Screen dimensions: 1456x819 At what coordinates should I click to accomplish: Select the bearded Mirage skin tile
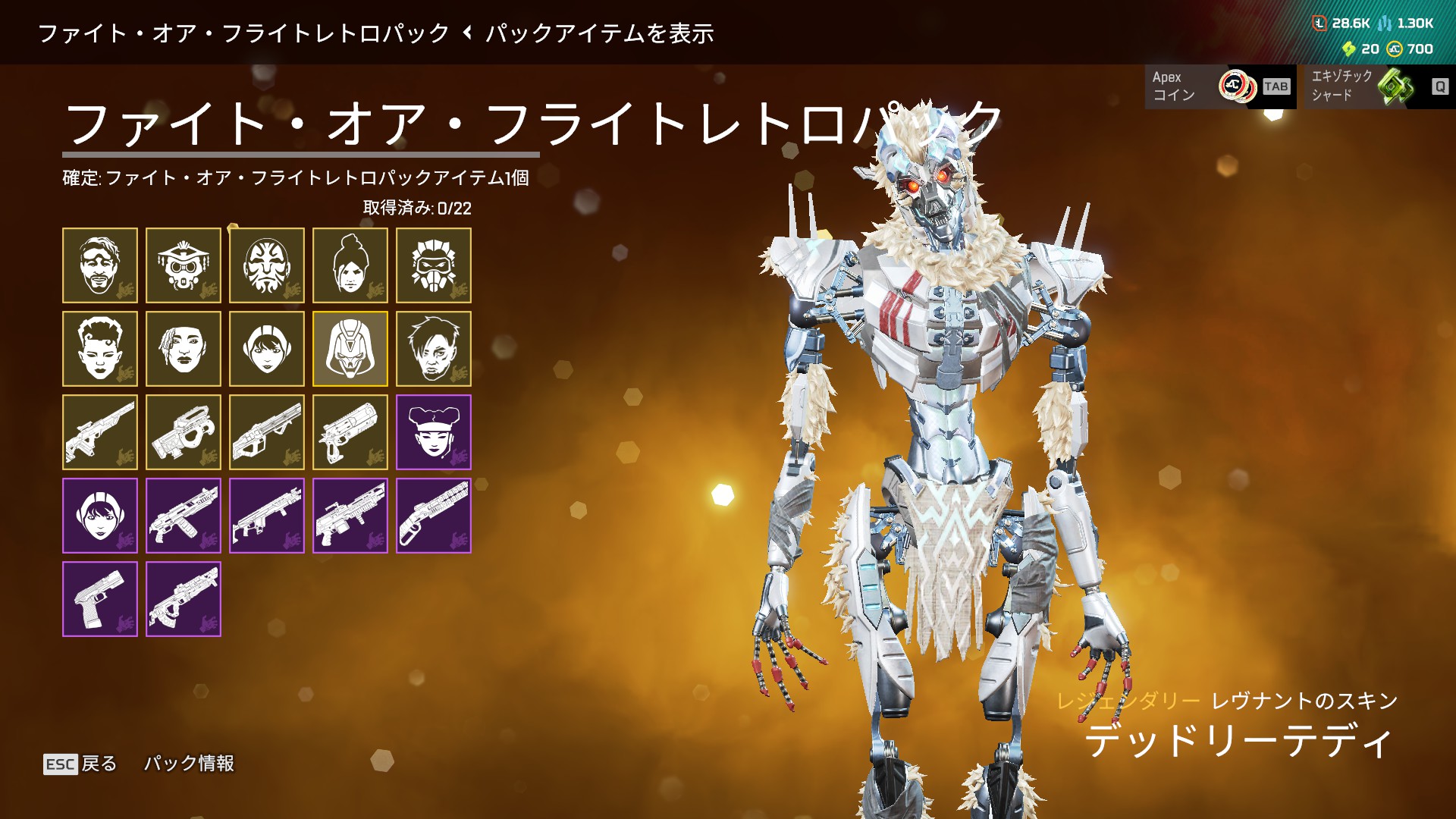[x=100, y=265]
